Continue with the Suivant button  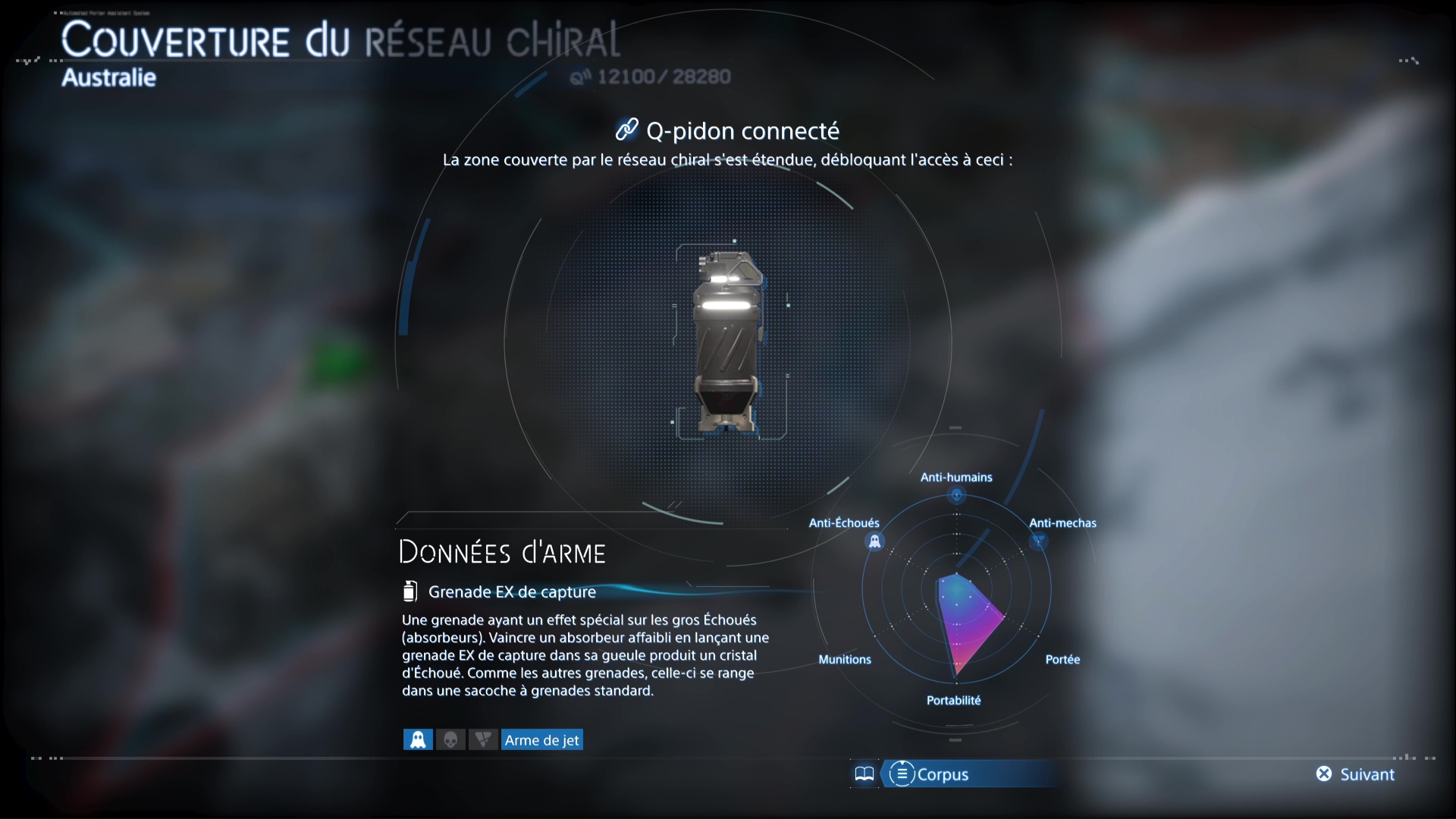(x=1356, y=774)
